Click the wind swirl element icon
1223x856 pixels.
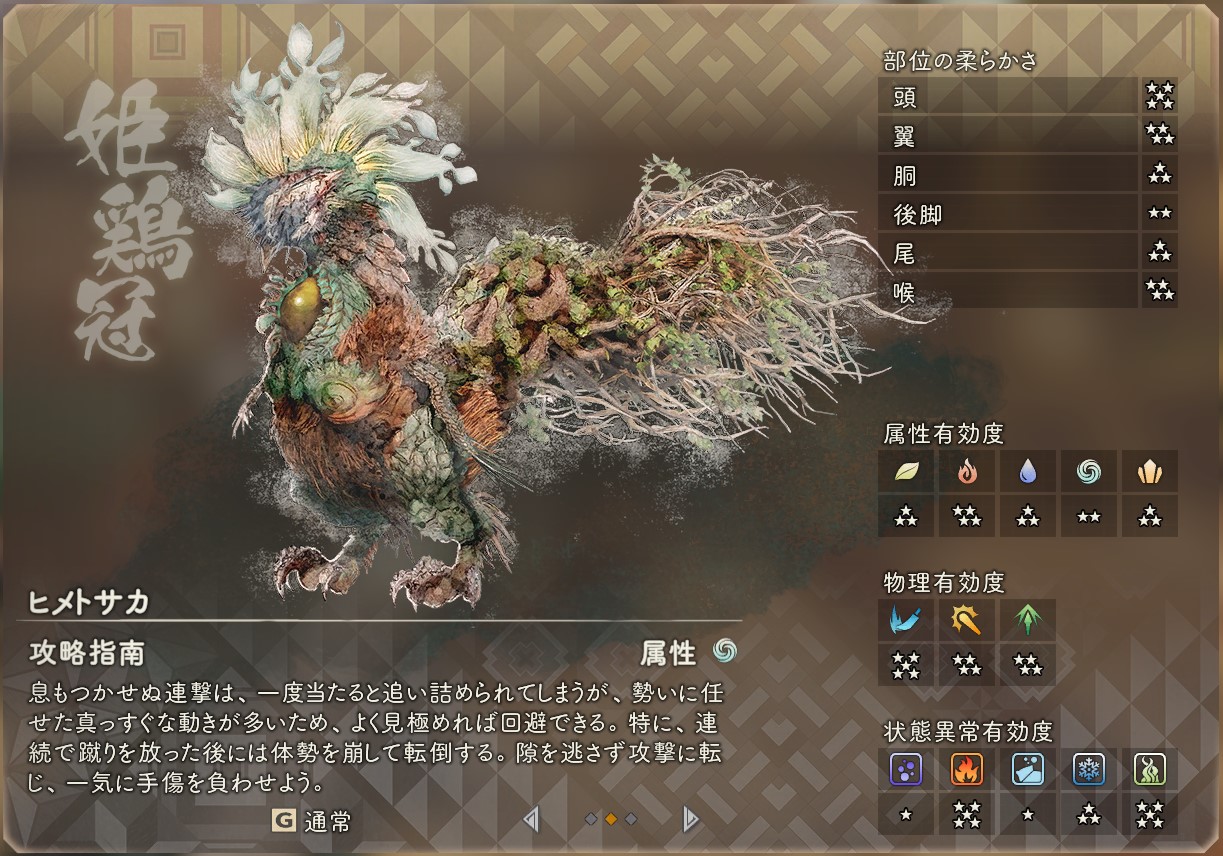(x=1089, y=471)
